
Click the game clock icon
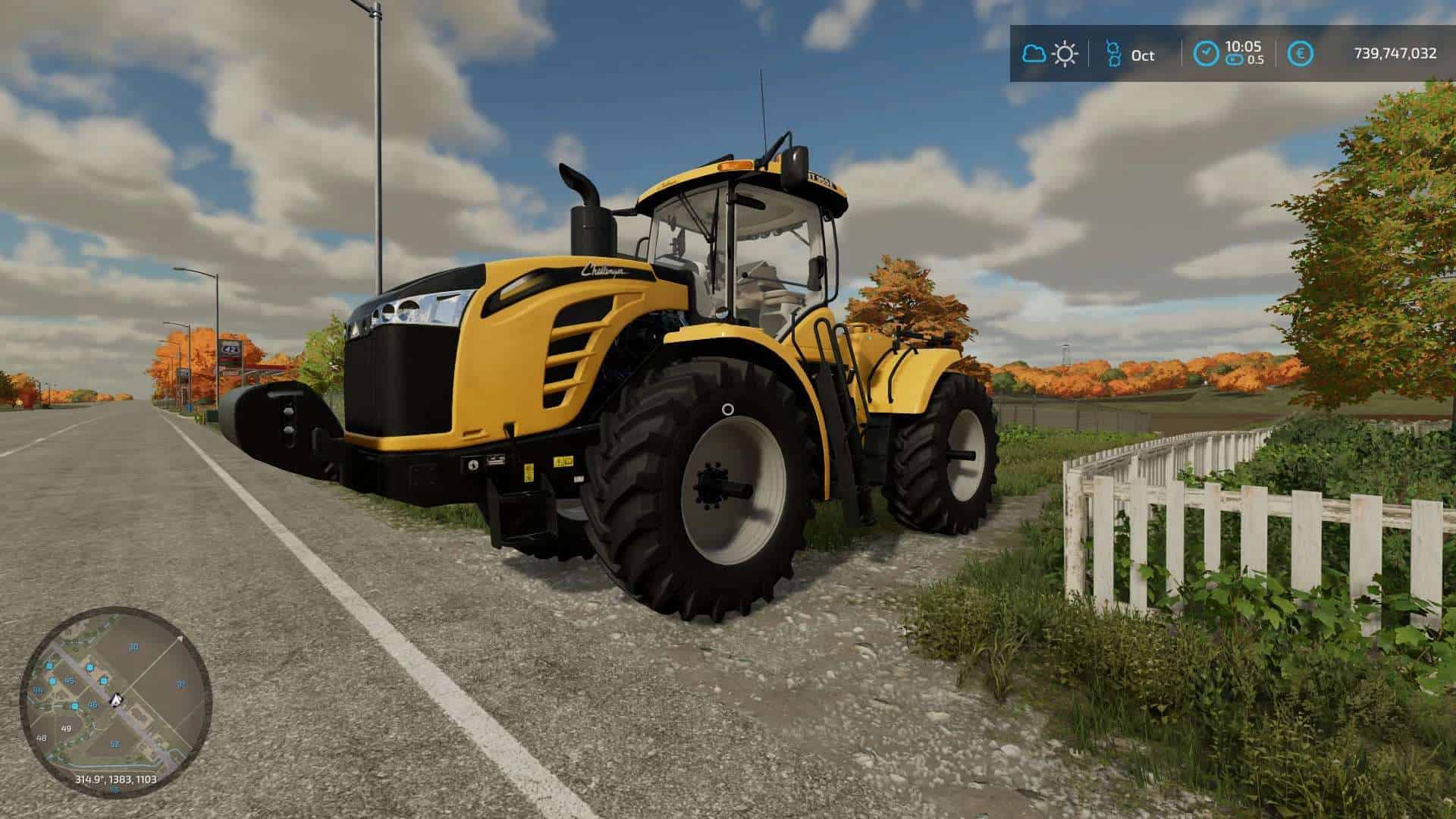pyautogui.click(x=1205, y=54)
